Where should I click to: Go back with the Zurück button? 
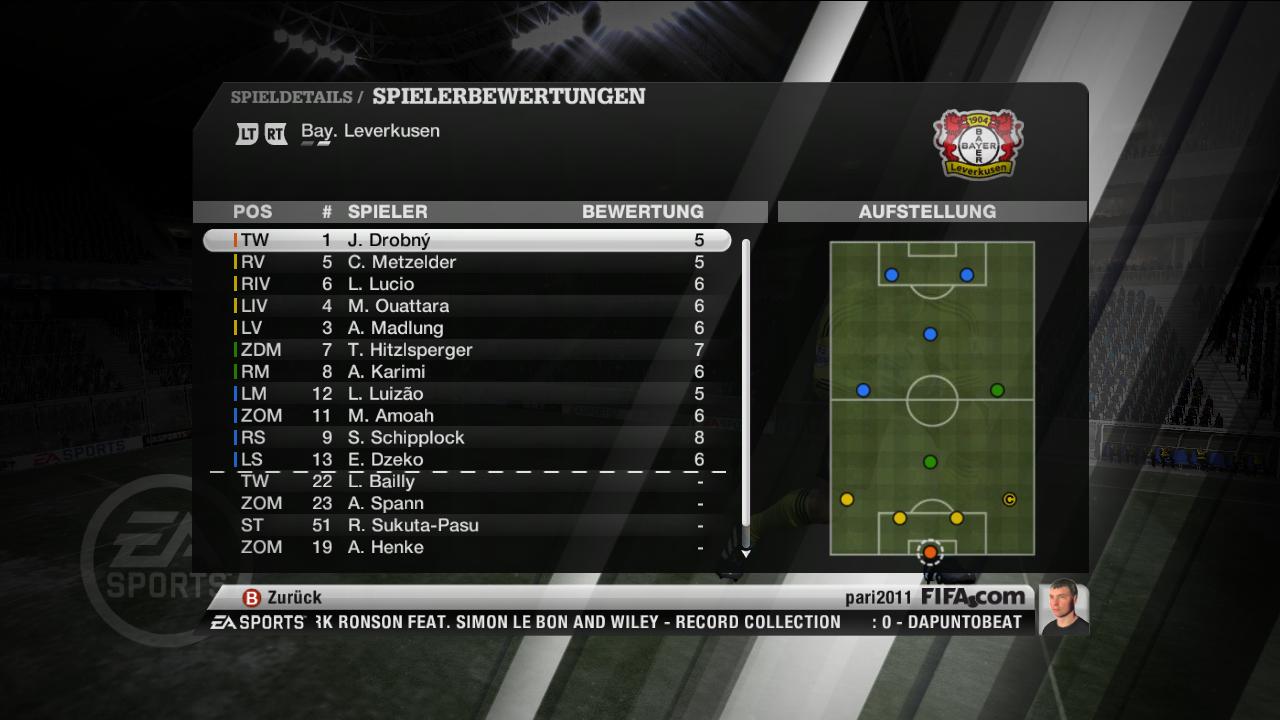(283, 597)
